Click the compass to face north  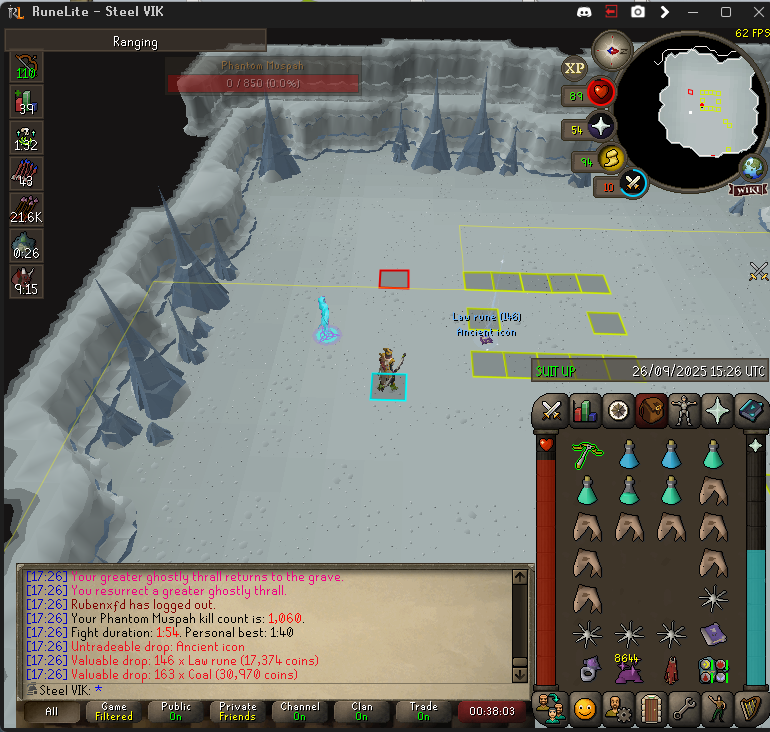click(x=611, y=49)
